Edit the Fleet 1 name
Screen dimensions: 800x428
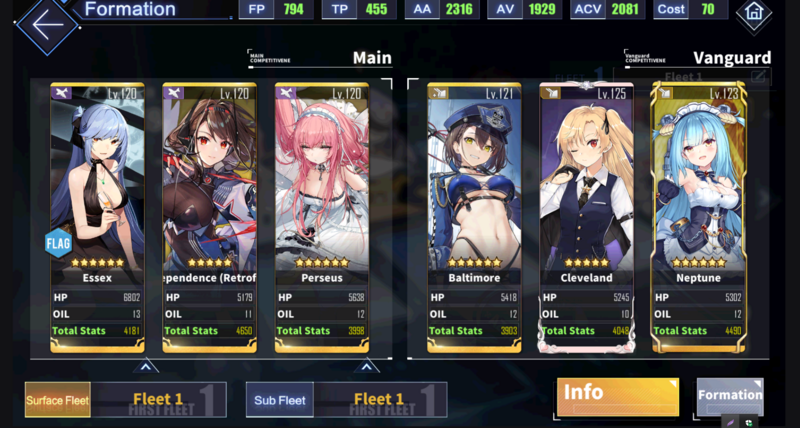click(759, 76)
